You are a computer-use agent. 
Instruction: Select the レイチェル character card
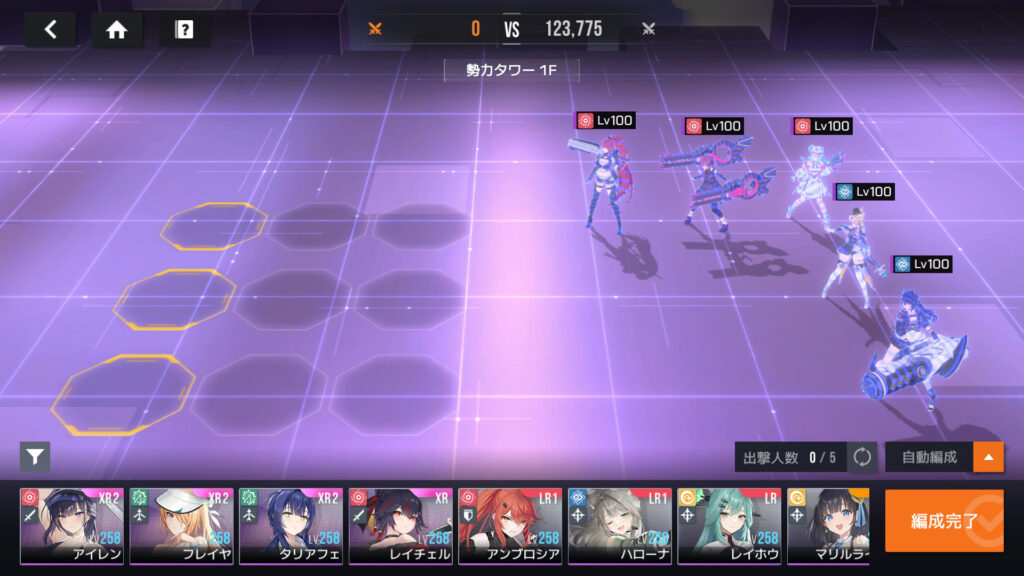coord(400,526)
